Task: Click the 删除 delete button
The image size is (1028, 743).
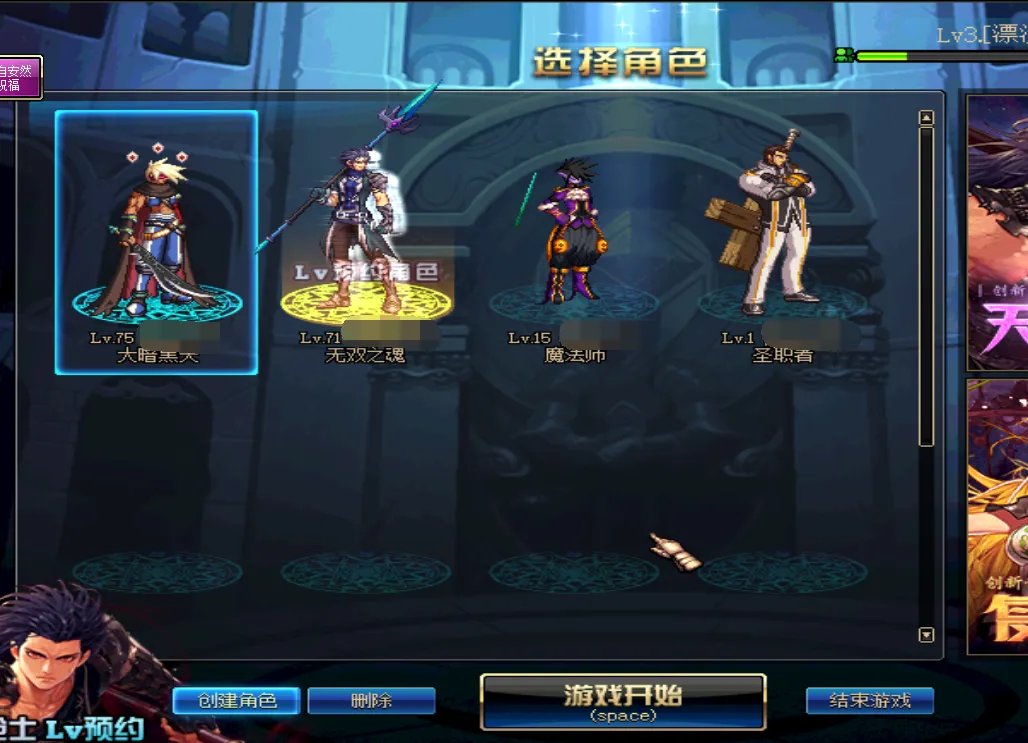Action: coord(371,700)
